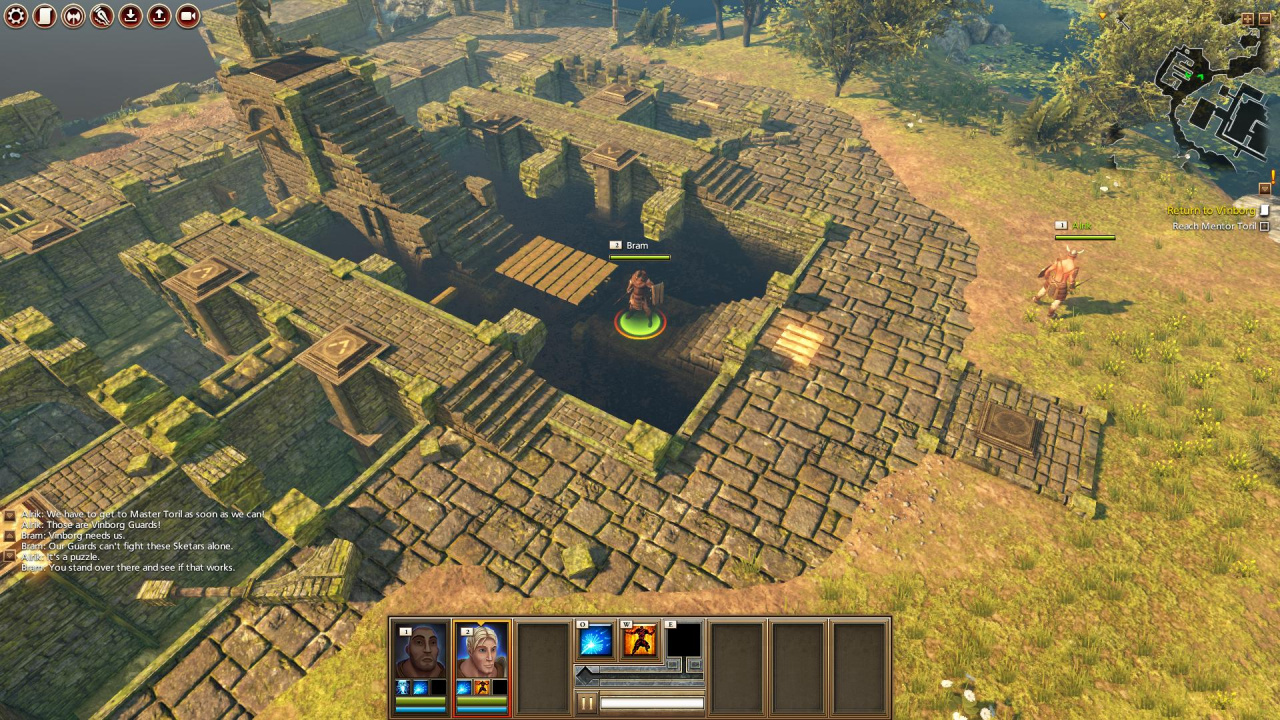Open the gear settings menu
This screenshot has width=1280, height=720.
[16, 16]
